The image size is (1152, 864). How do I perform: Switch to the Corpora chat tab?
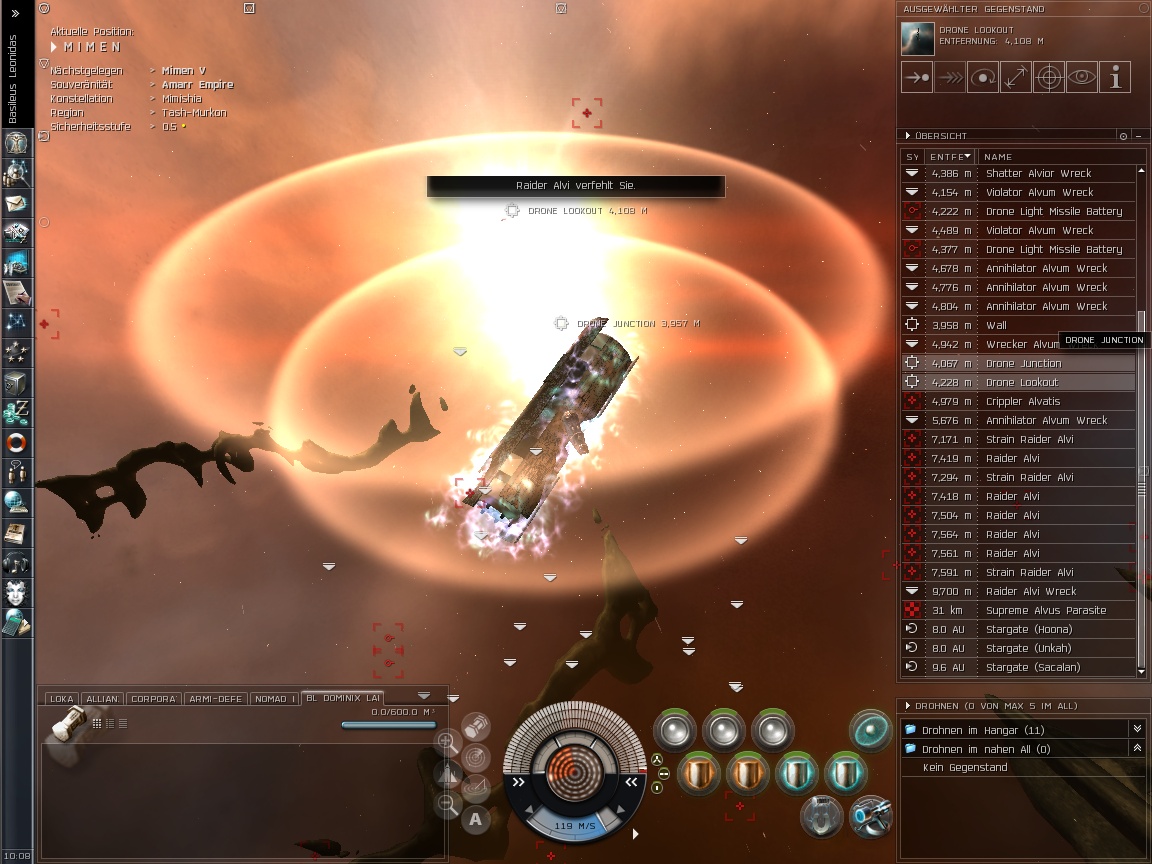click(154, 698)
